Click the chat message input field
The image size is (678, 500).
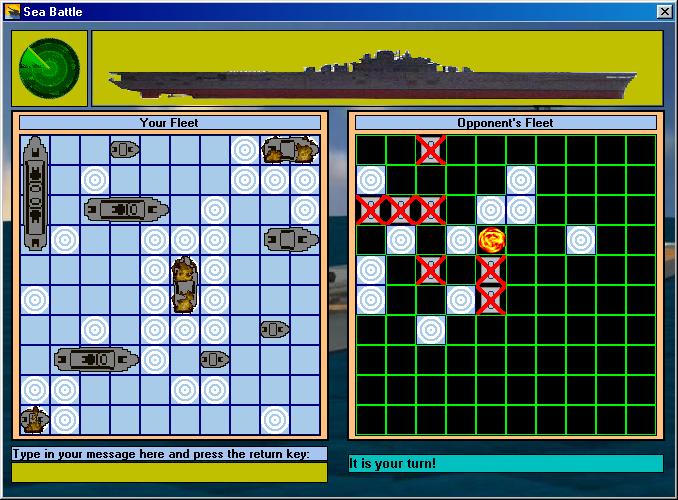click(169, 472)
